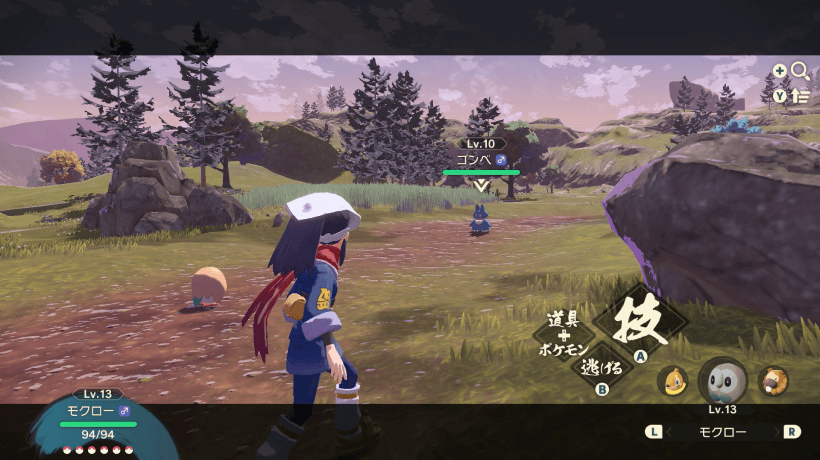Select the Rowlet party icon
The width and height of the screenshot is (820, 460).
[722, 381]
